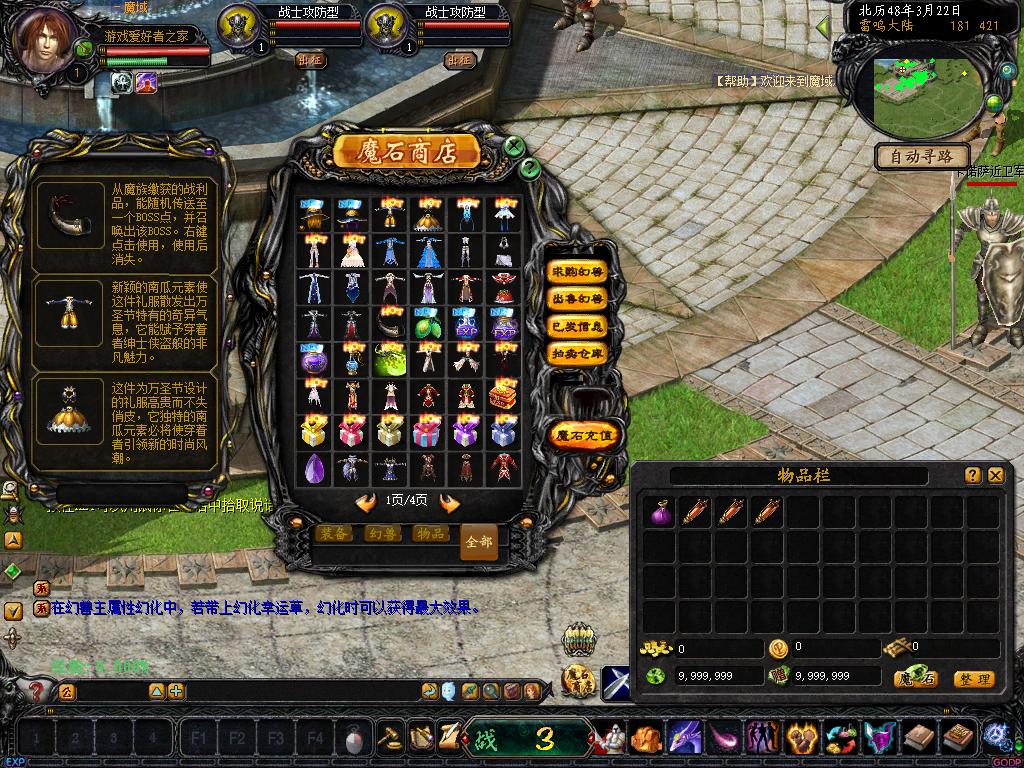Close the 物品栏 inventory window
Viewport: 1024px width, 768px height.
(995, 476)
